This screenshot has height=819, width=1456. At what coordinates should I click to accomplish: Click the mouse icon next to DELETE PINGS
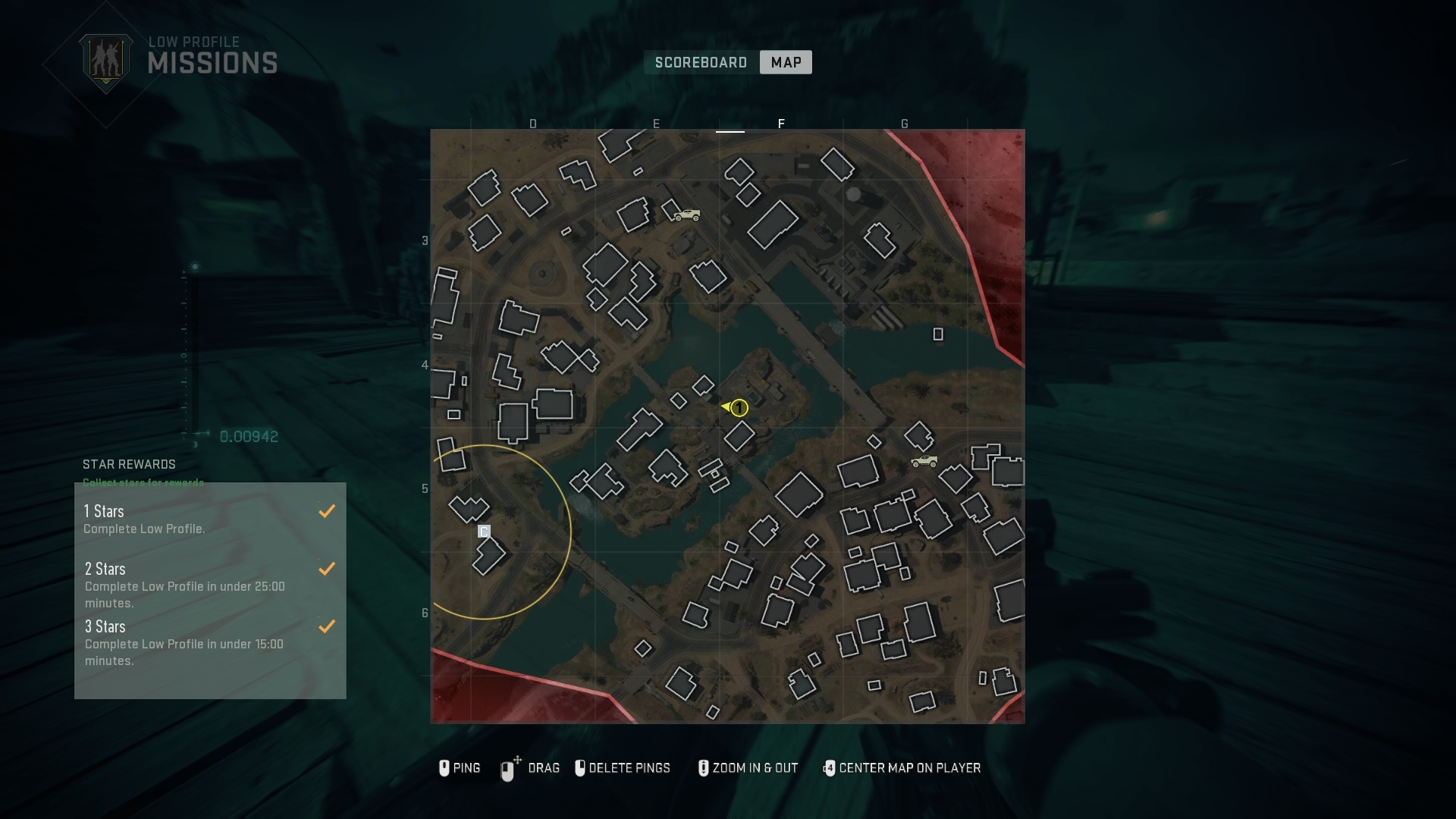coord(581,768)
